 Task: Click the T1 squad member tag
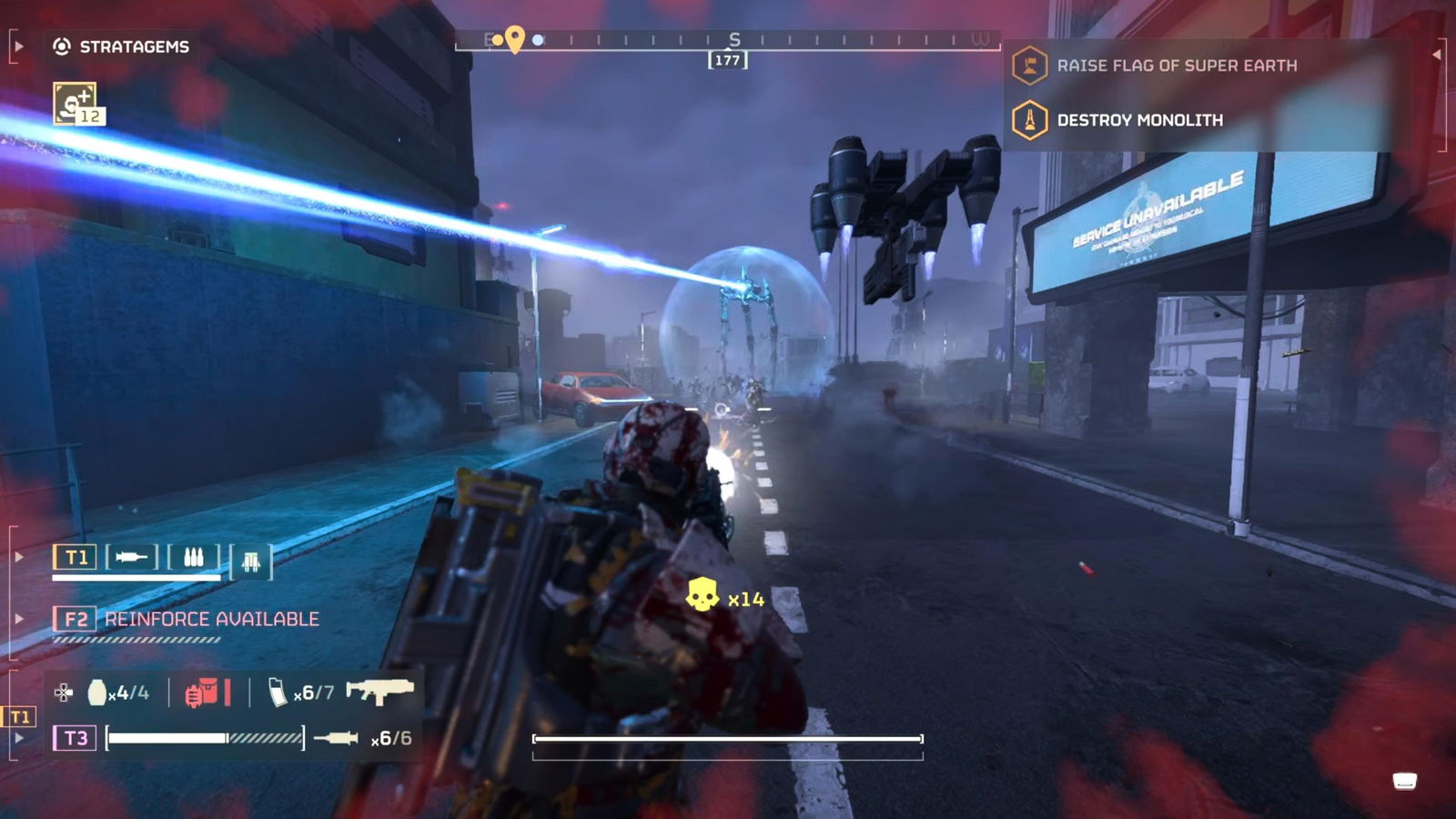76,557
